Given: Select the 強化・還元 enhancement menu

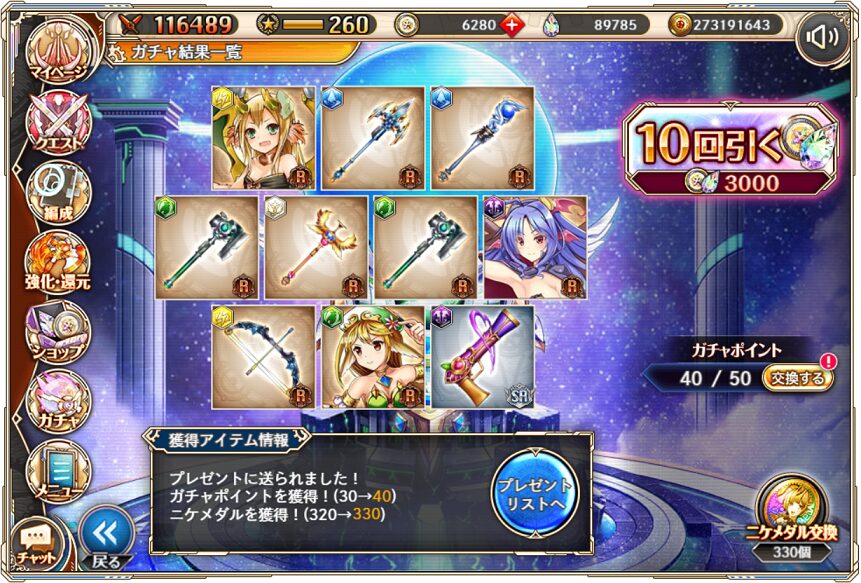Looking at the screenshot, I should tap(57, 262).
